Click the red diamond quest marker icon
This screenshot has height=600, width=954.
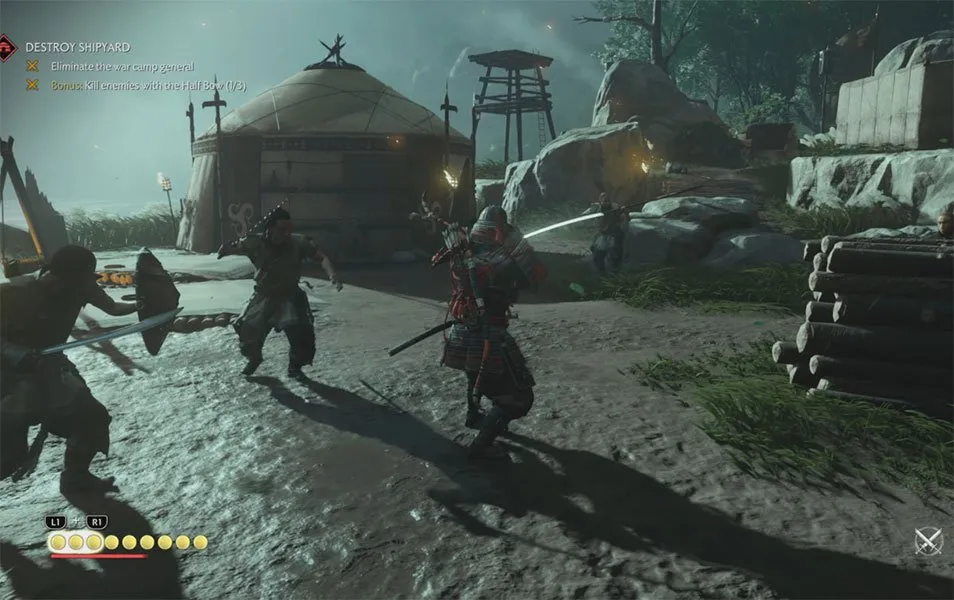[8, 47]
